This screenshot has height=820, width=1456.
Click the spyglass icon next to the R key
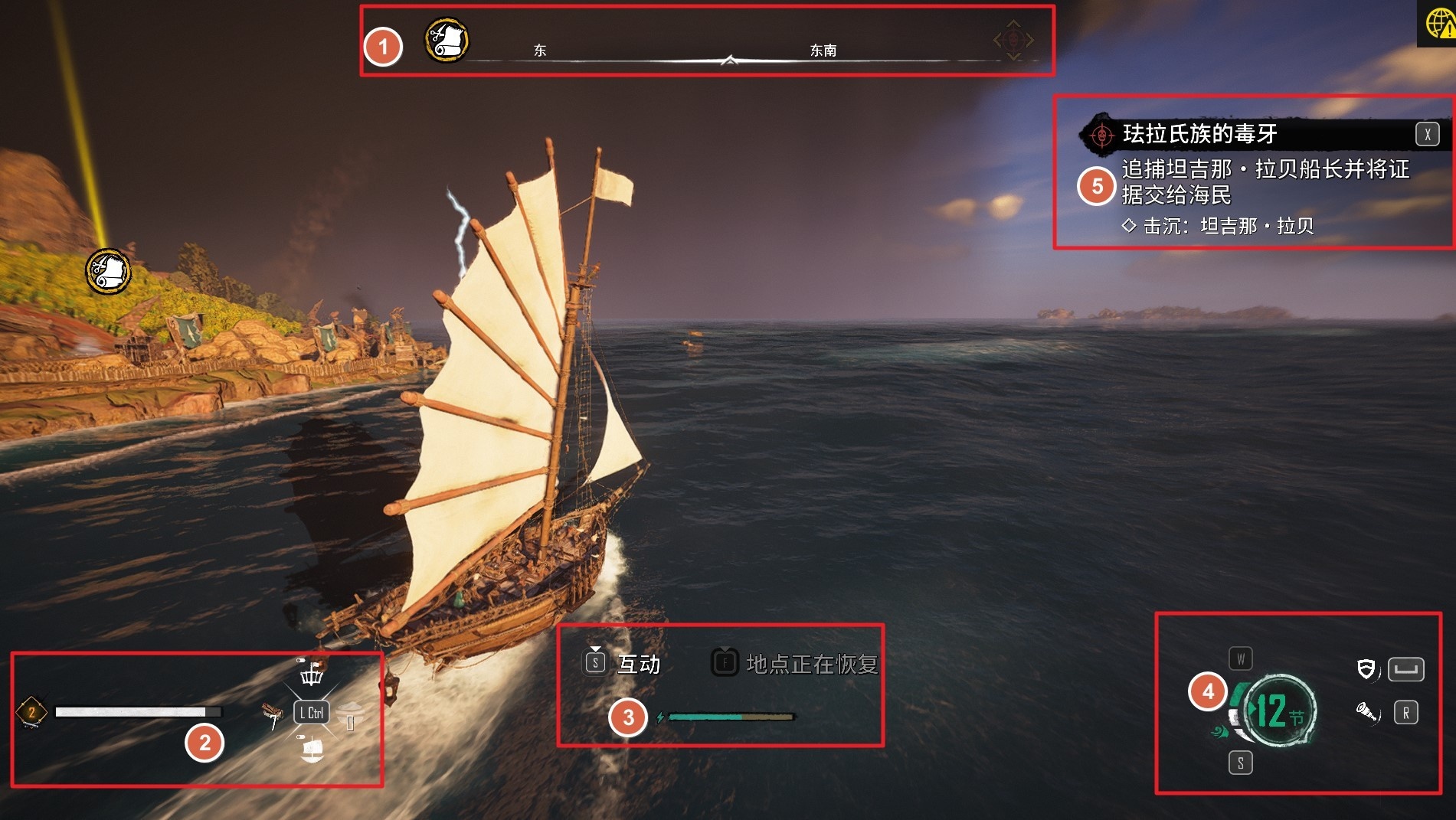click(x=1366, y=714)
